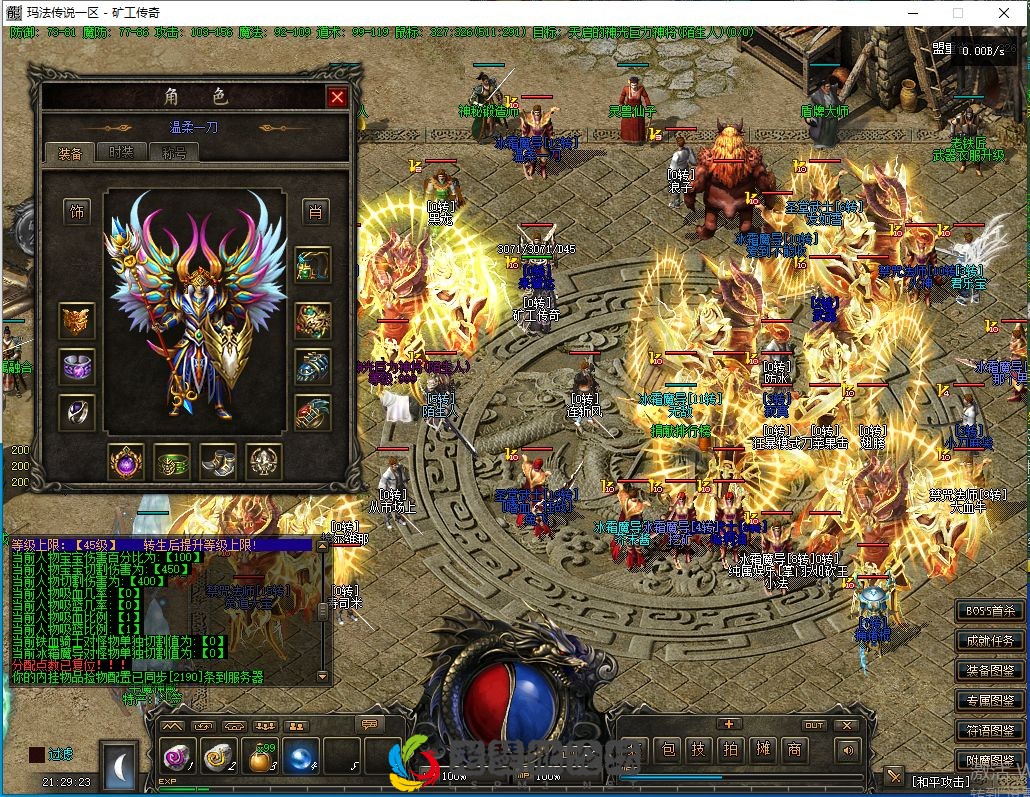This screenshot has width=1030, height=797.
Task: Click the 饰 accessory button
Action: click(x=77, y=211)
